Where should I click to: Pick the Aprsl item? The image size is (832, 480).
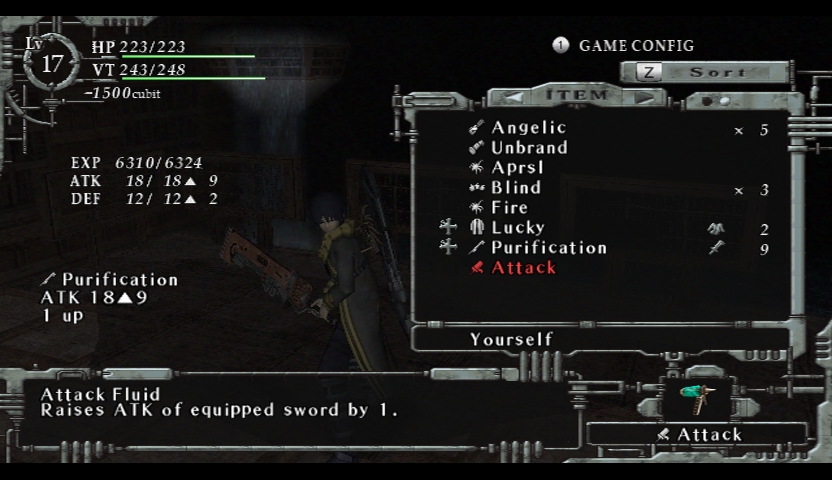tap(517, 168)
